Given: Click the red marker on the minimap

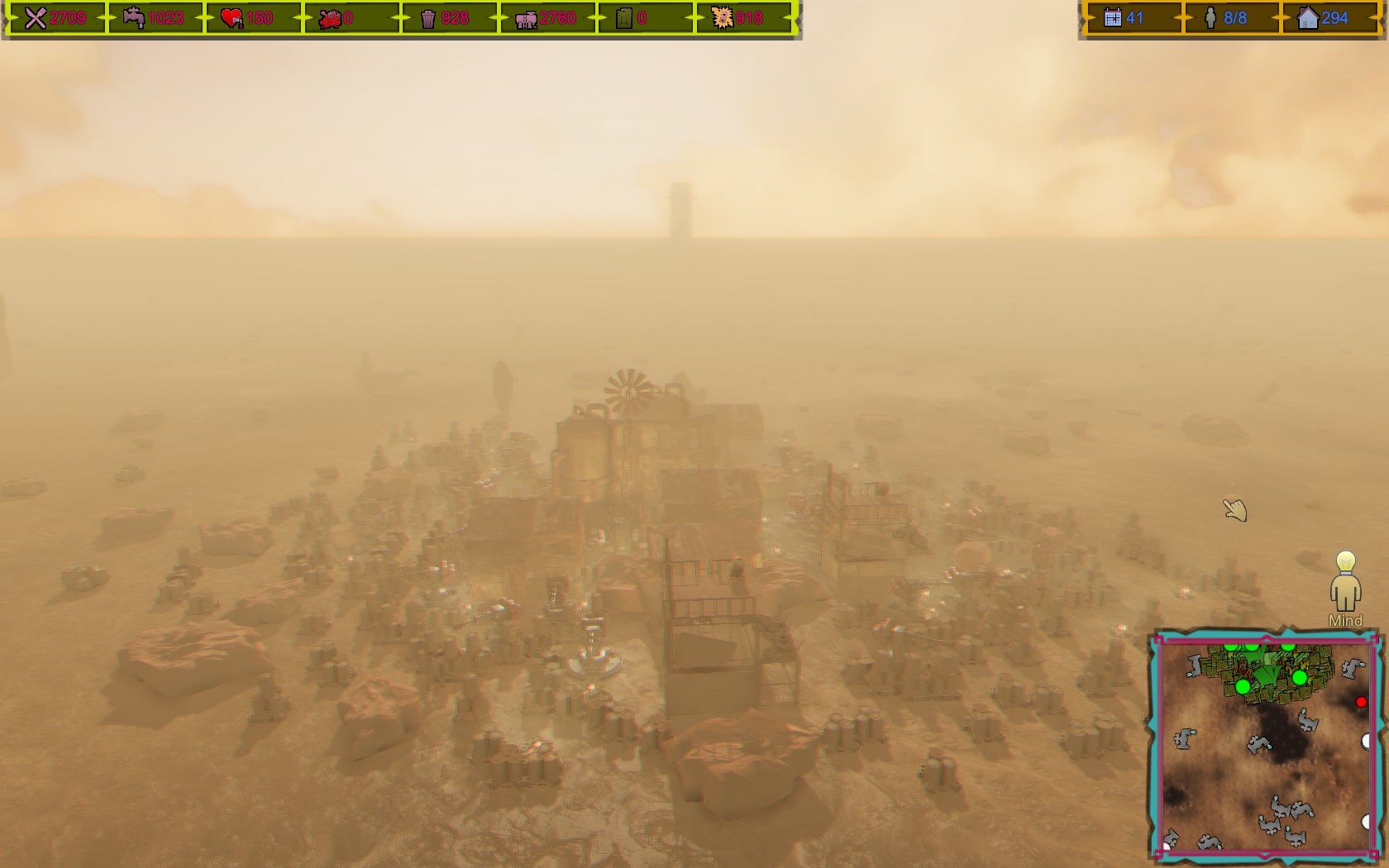Looking at the screenshot, I should 1362,702.
